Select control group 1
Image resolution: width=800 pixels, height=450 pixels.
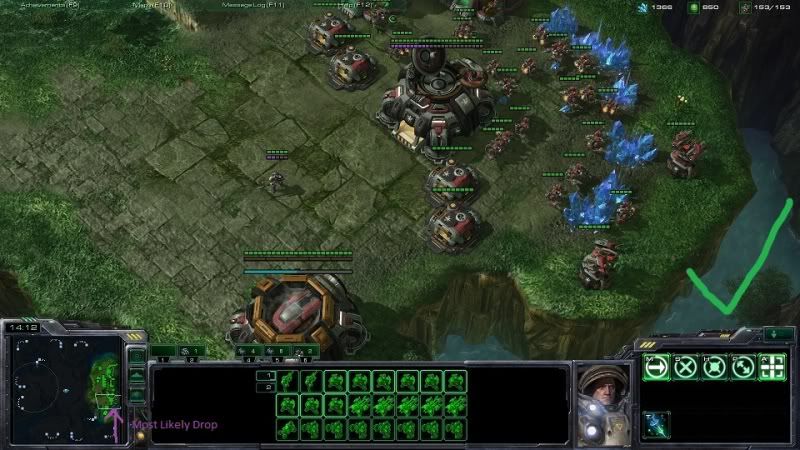162,352
